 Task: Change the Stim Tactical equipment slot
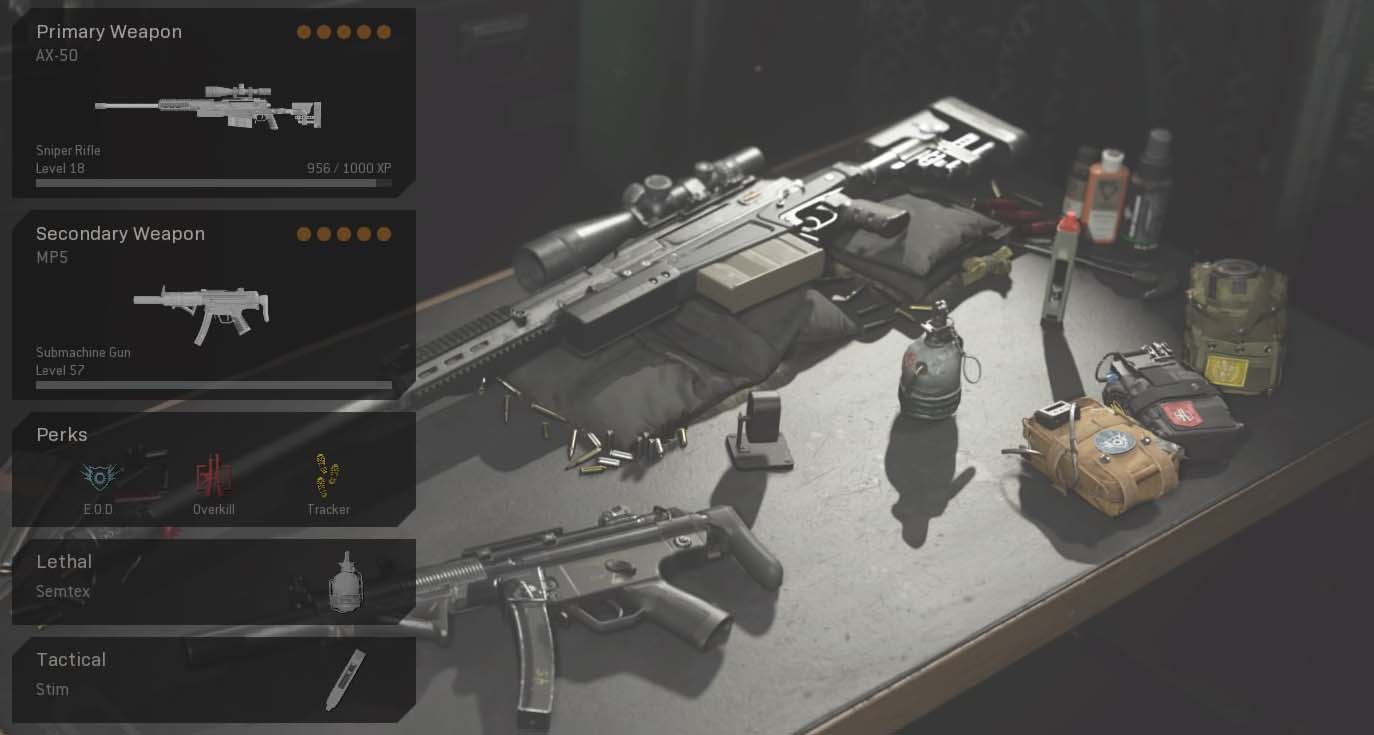(213, 680)
